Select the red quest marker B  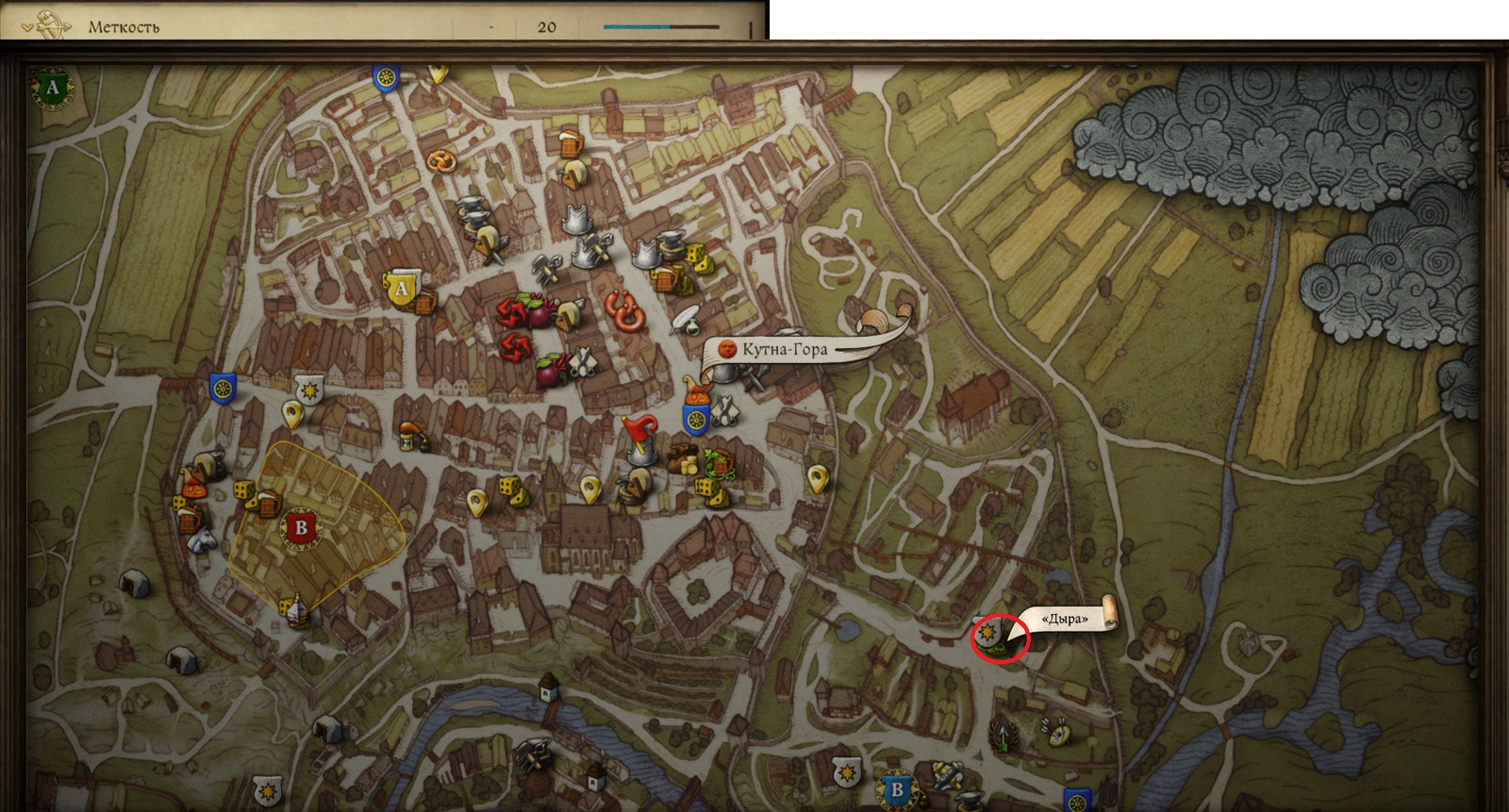[301, 528]
